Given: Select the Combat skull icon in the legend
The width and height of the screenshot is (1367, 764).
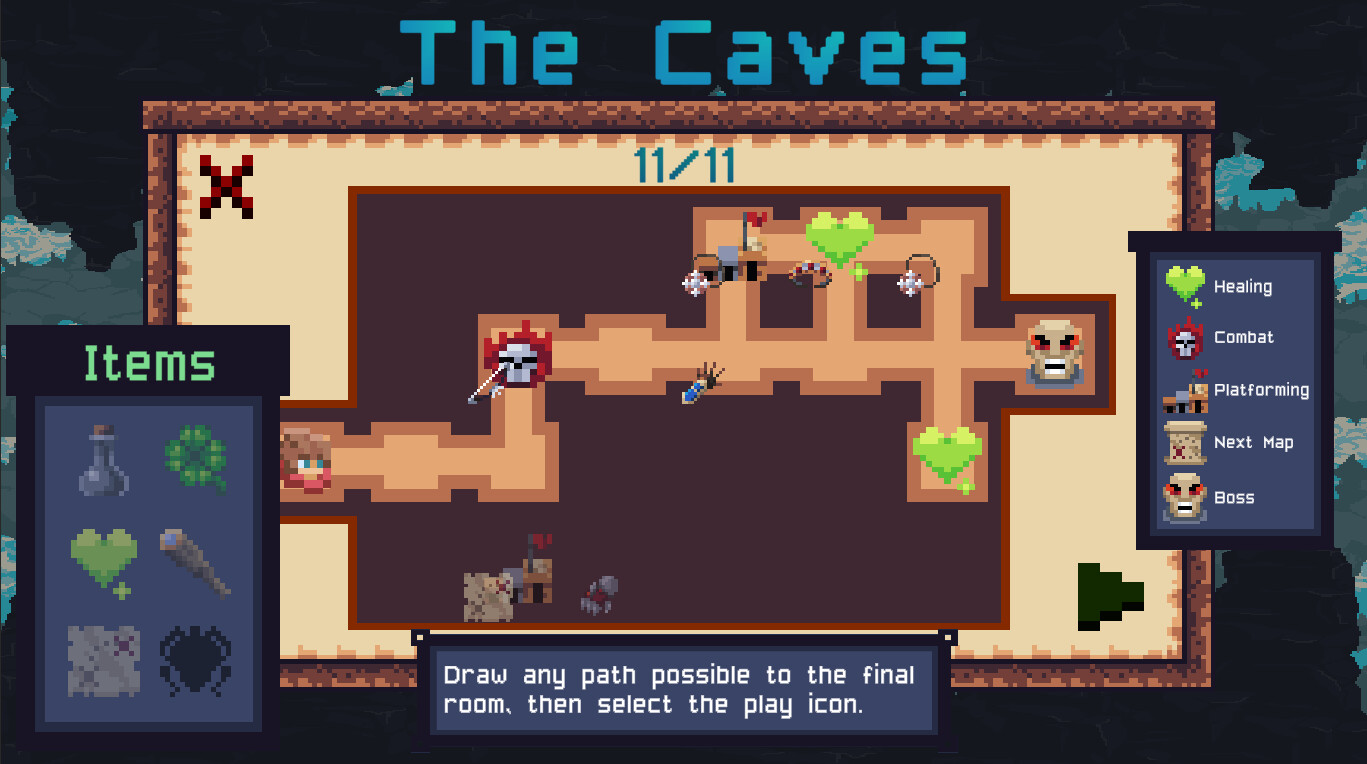Looking at the screenshot, I should [1186, 337].
